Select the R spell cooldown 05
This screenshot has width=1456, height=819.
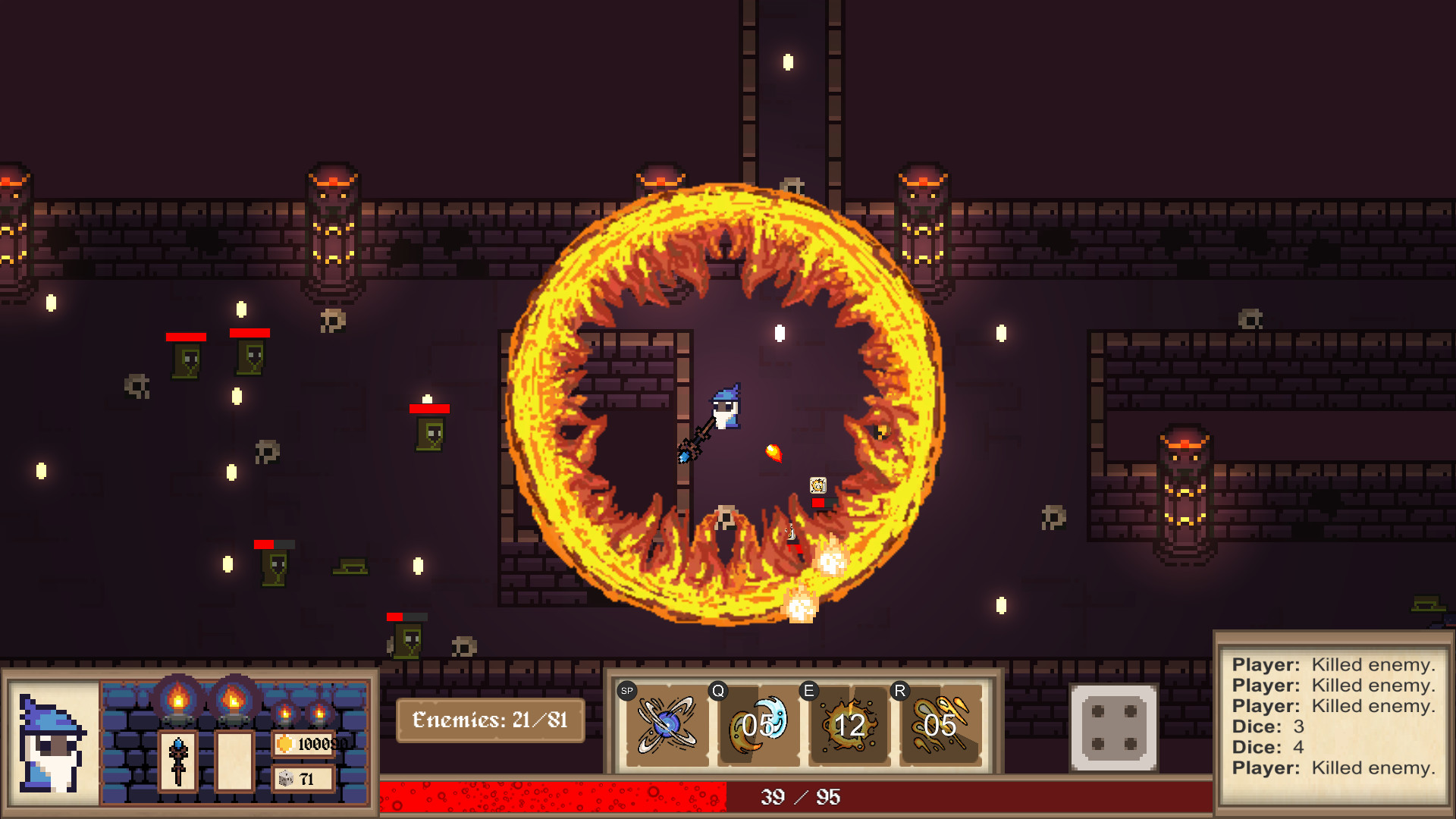pos(939,726)
